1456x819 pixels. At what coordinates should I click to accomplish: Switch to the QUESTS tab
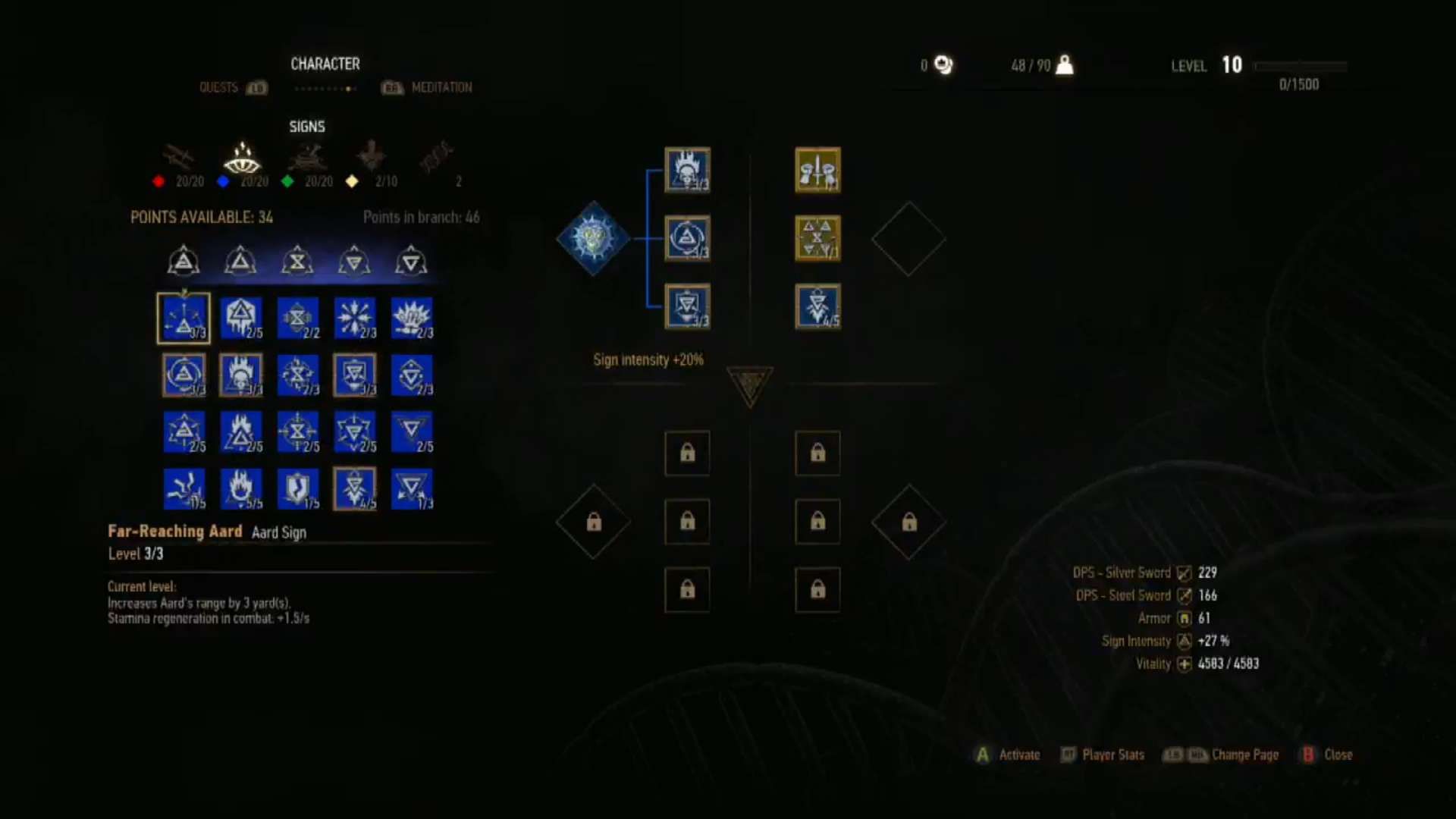(220, 87)
